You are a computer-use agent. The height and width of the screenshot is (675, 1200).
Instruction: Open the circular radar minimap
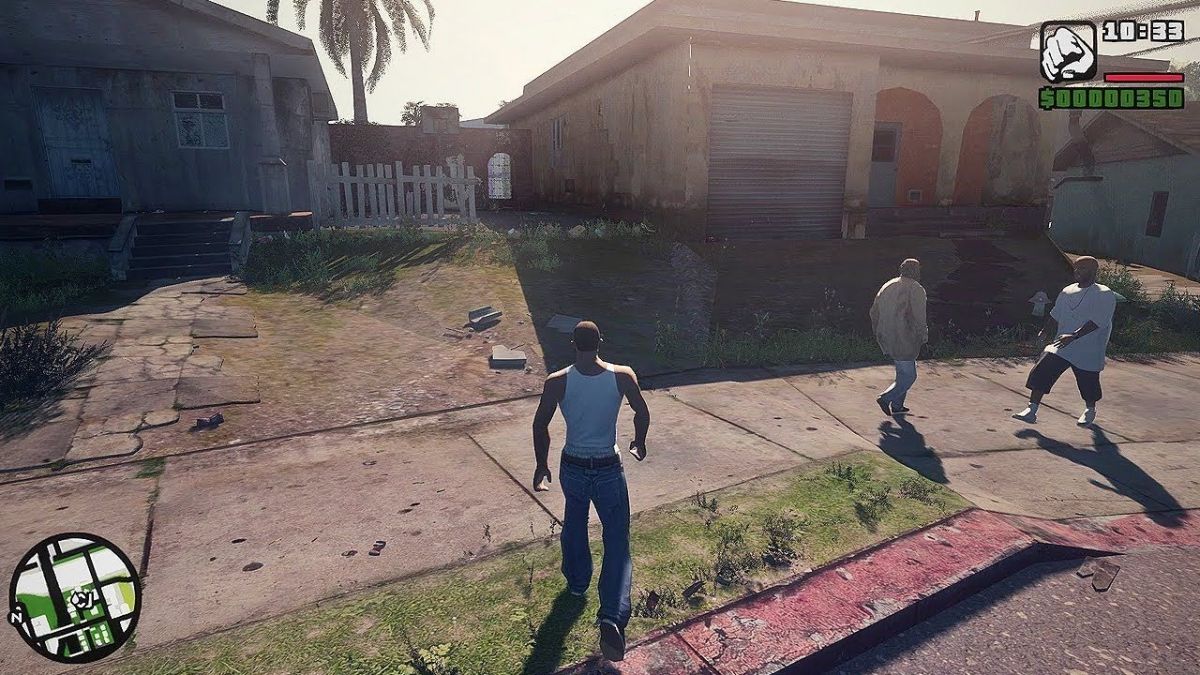pos(75,597)
